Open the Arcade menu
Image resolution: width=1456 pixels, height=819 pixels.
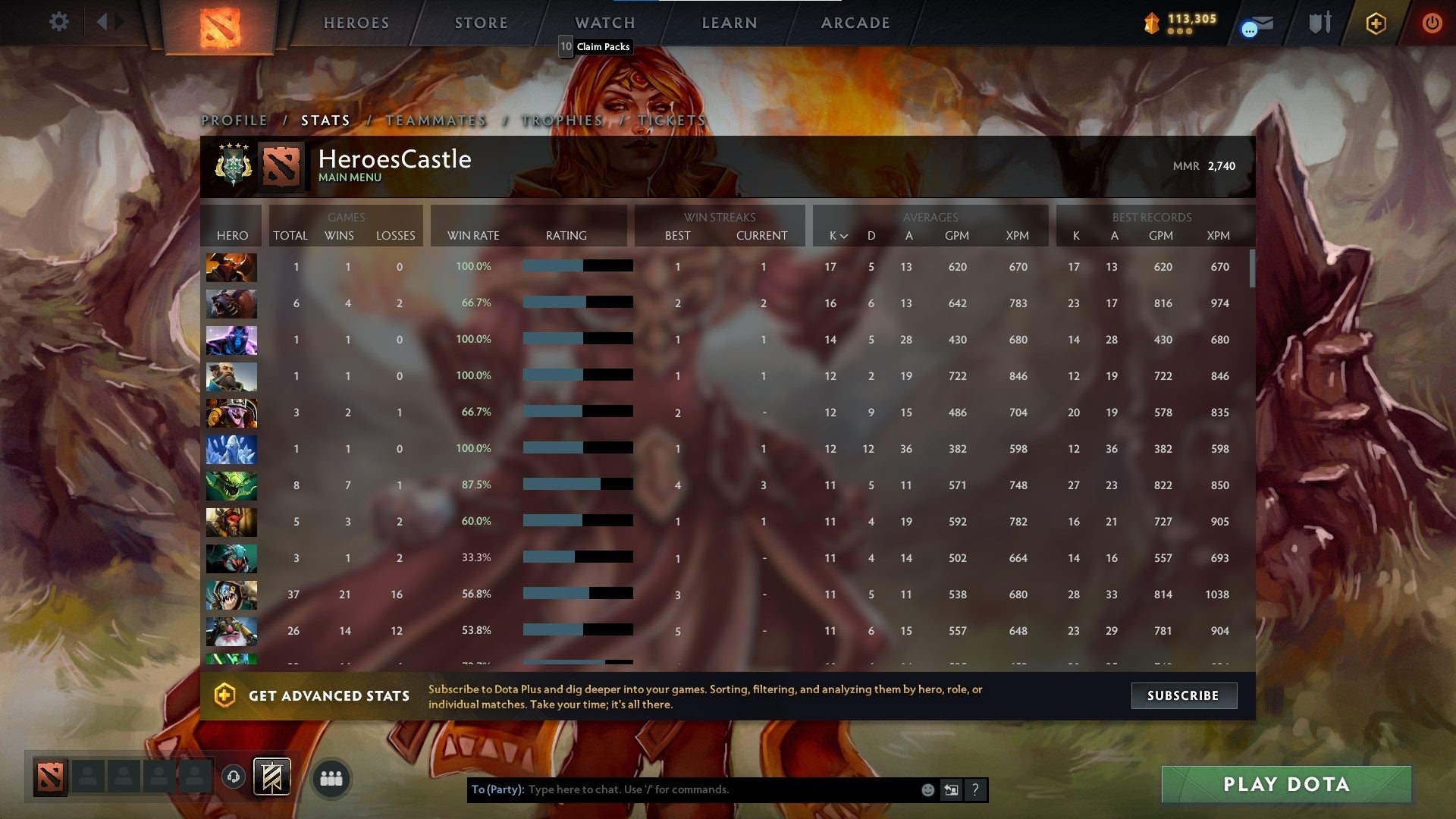coord(855,23)
